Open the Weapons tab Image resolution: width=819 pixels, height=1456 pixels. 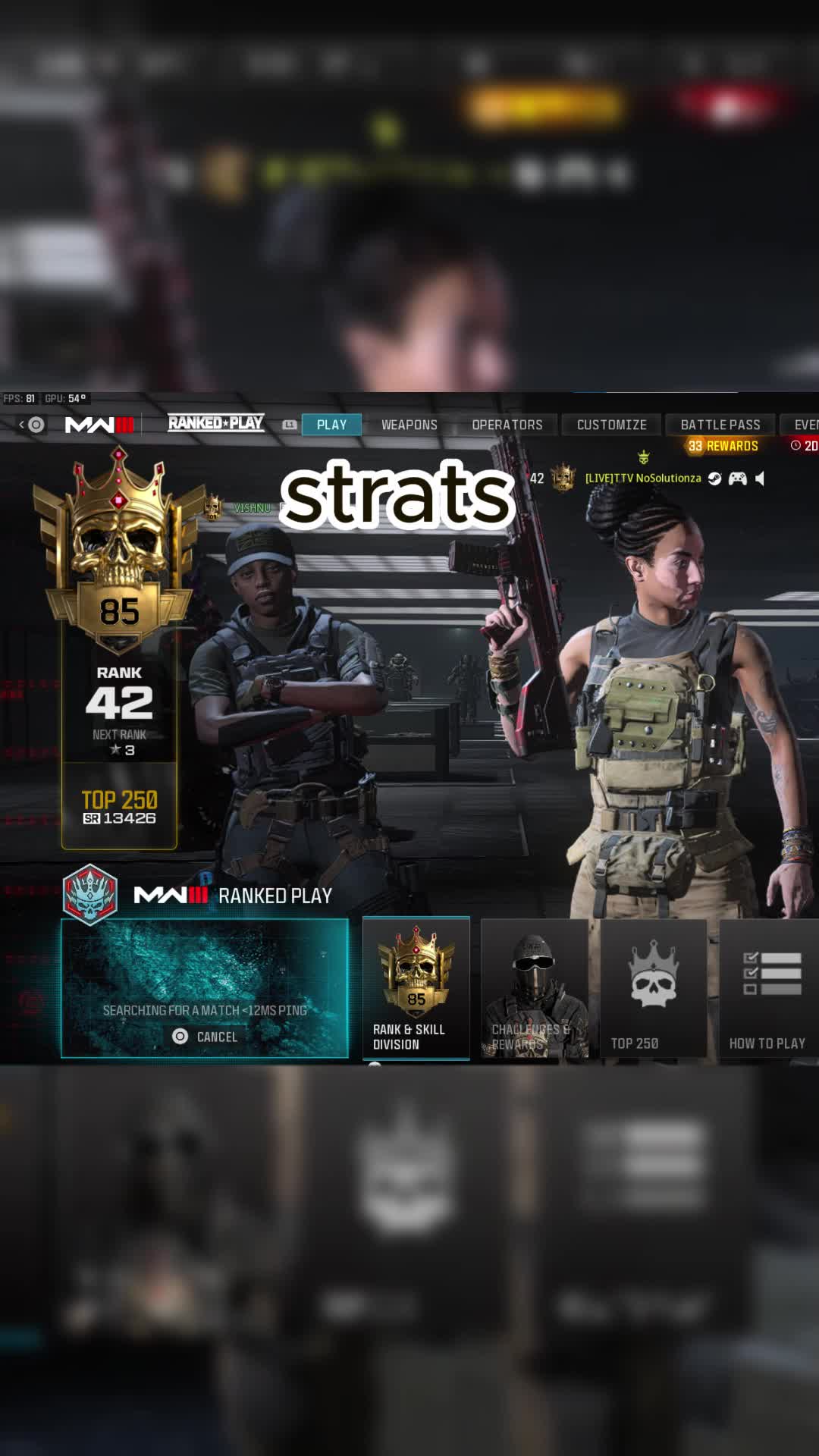[x=409, y=425]
